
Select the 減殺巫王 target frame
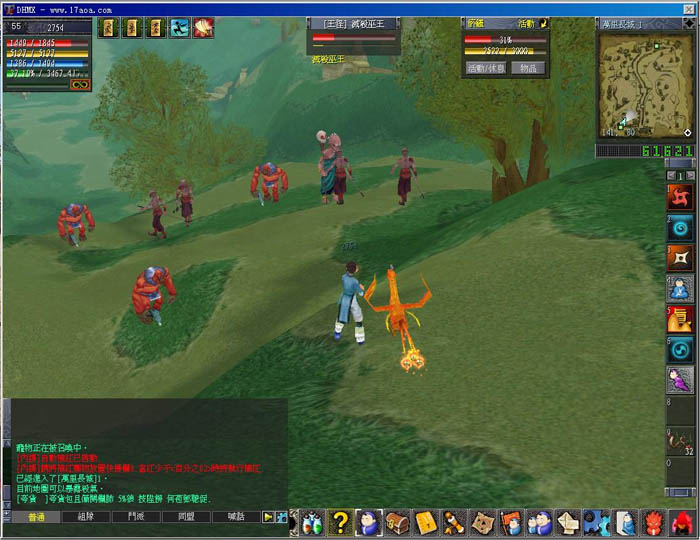tap(353, 31)
